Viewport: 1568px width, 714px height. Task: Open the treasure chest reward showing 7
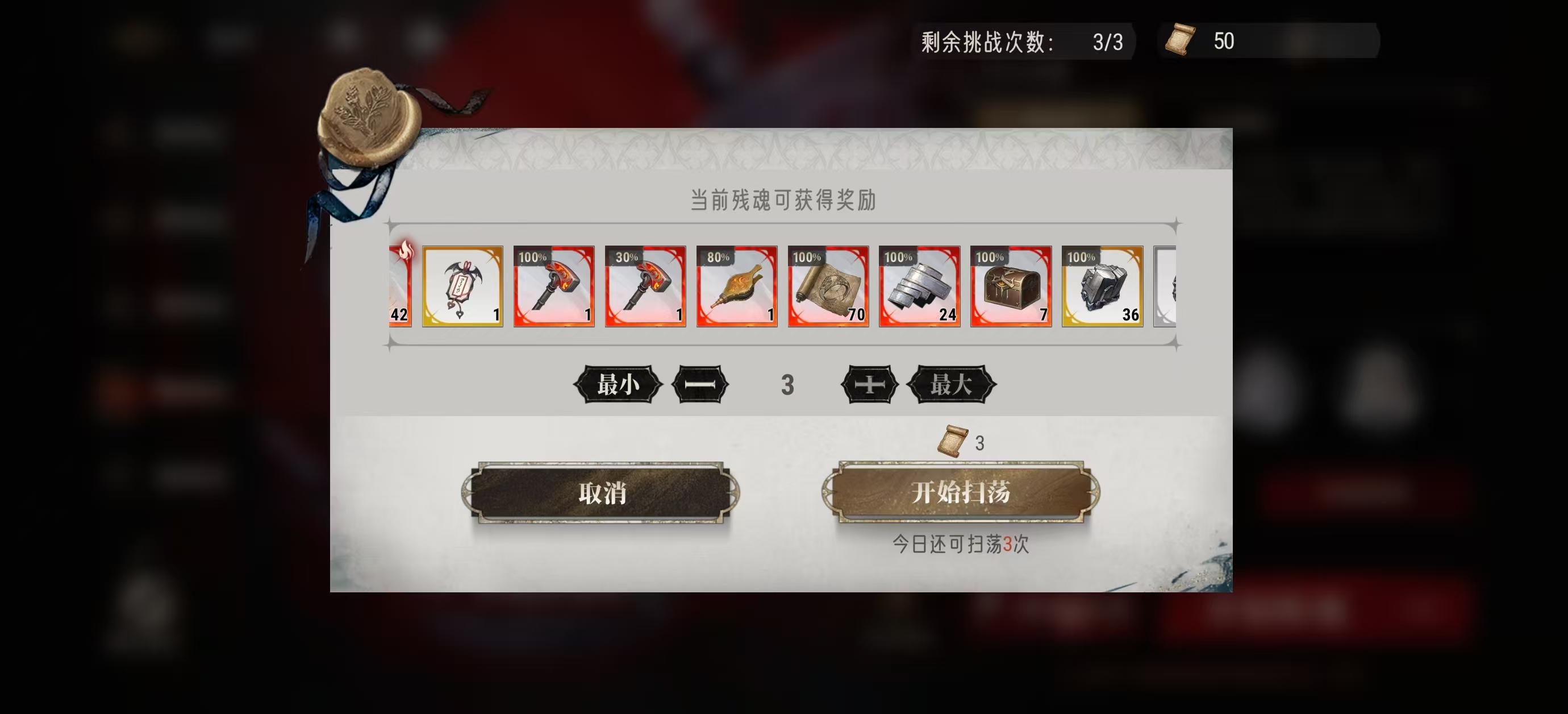point(1011,288)
